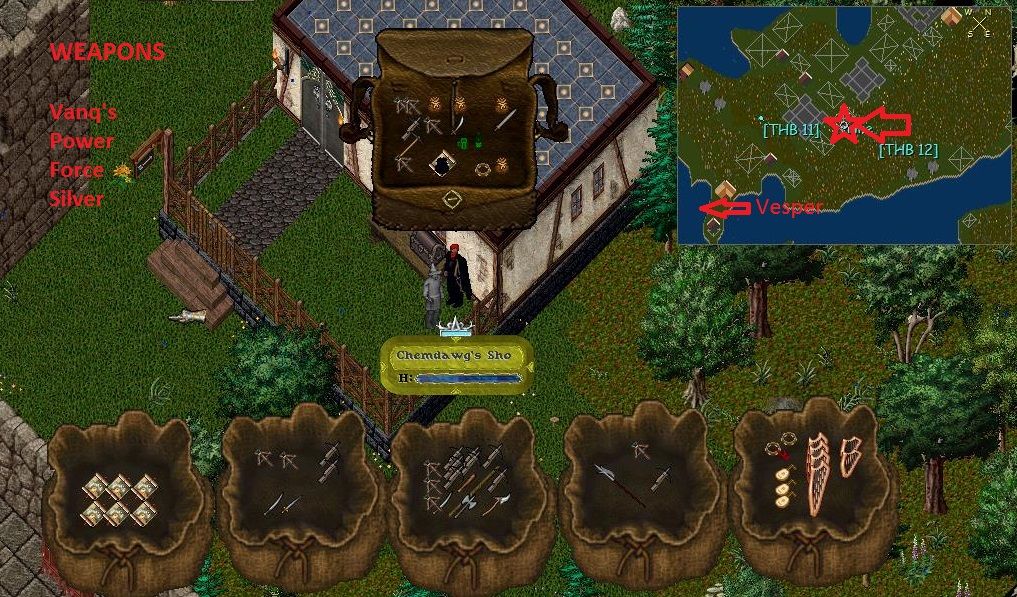Select the long sword in the backpack
This screenshot has height=597, width=1017.
(505, 121)
